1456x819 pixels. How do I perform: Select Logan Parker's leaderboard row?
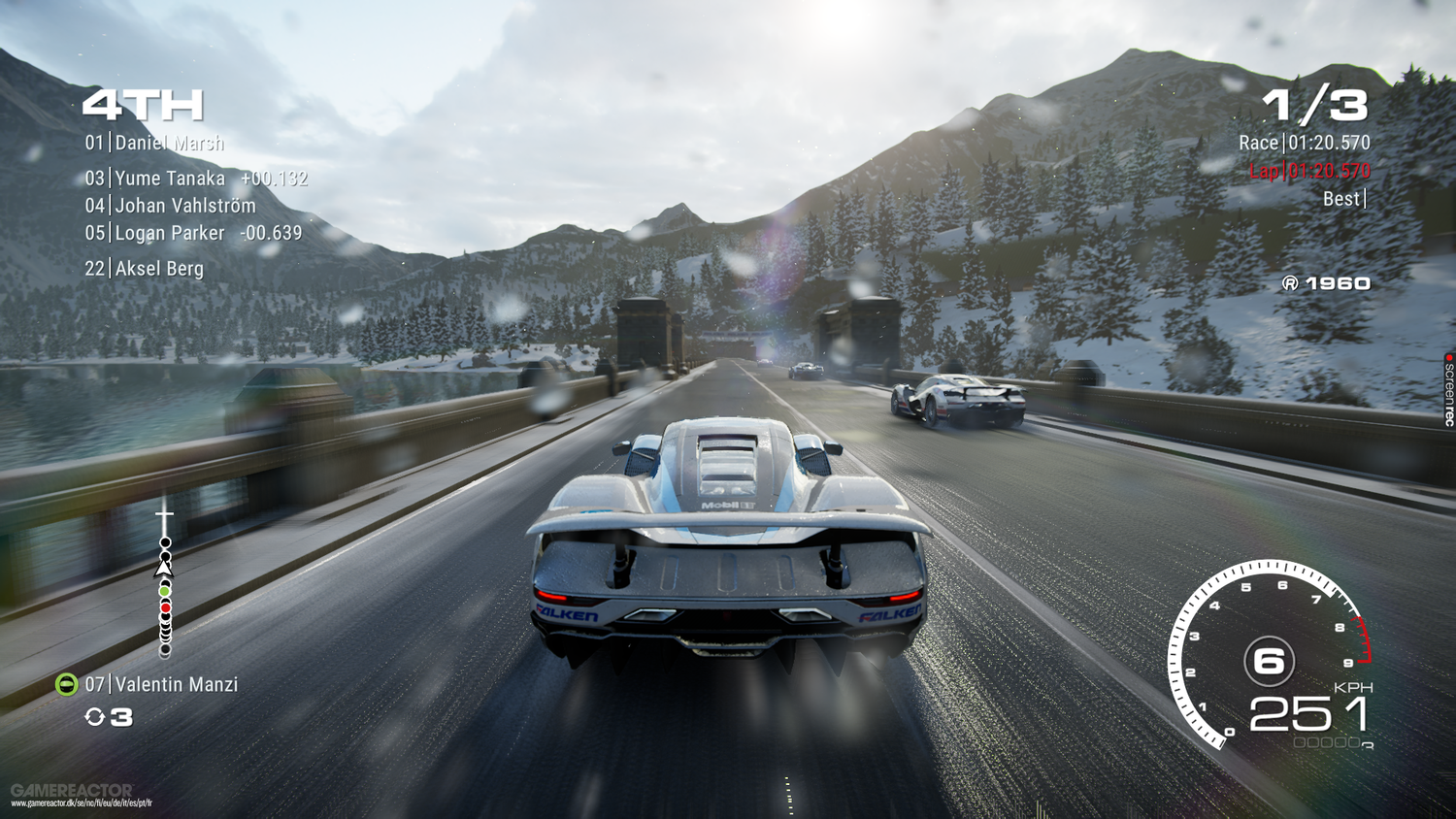[192, 233]
